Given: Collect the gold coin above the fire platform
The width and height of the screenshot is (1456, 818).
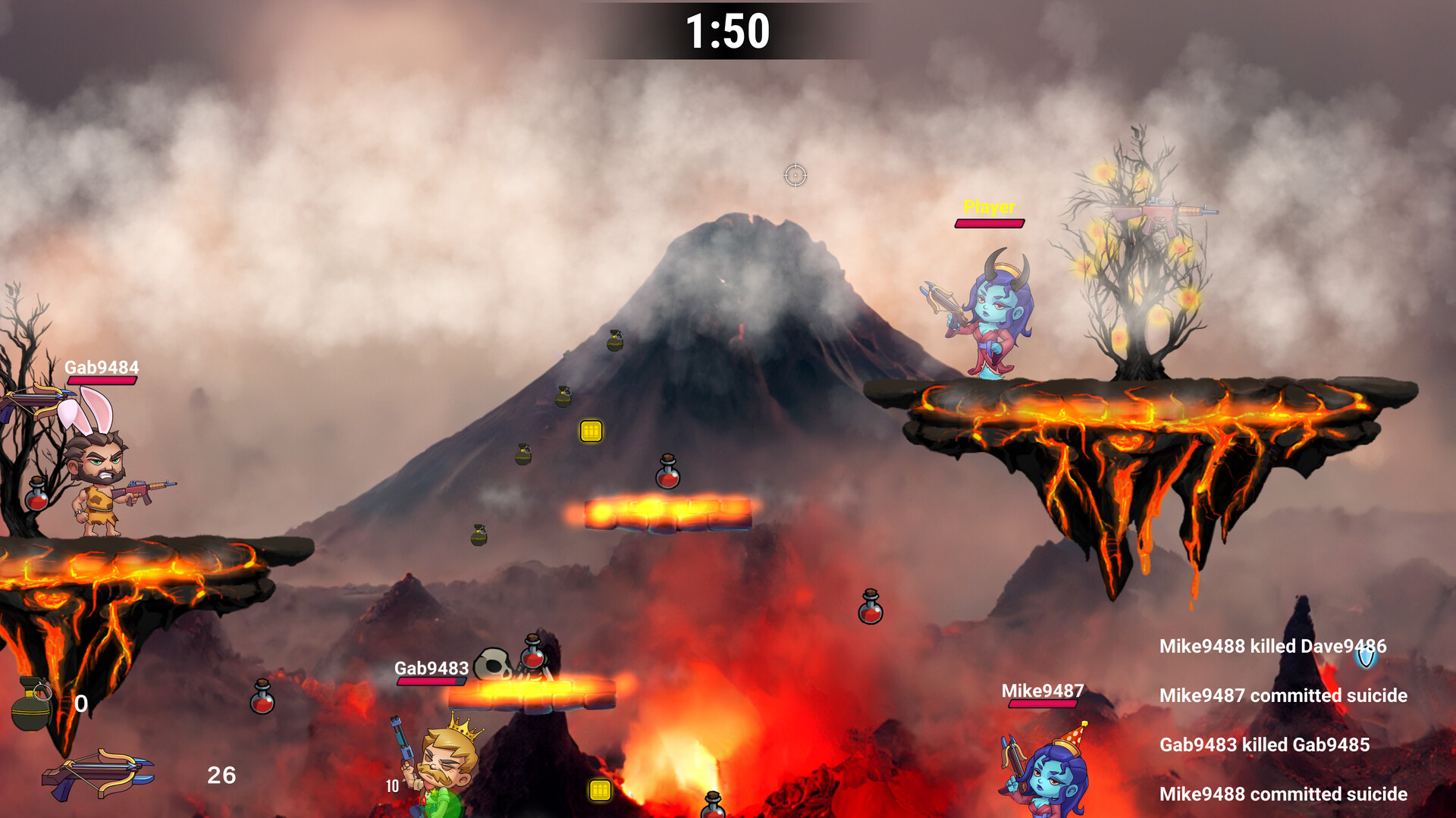Looking at the screenshot, I should (x=590, y=432).
